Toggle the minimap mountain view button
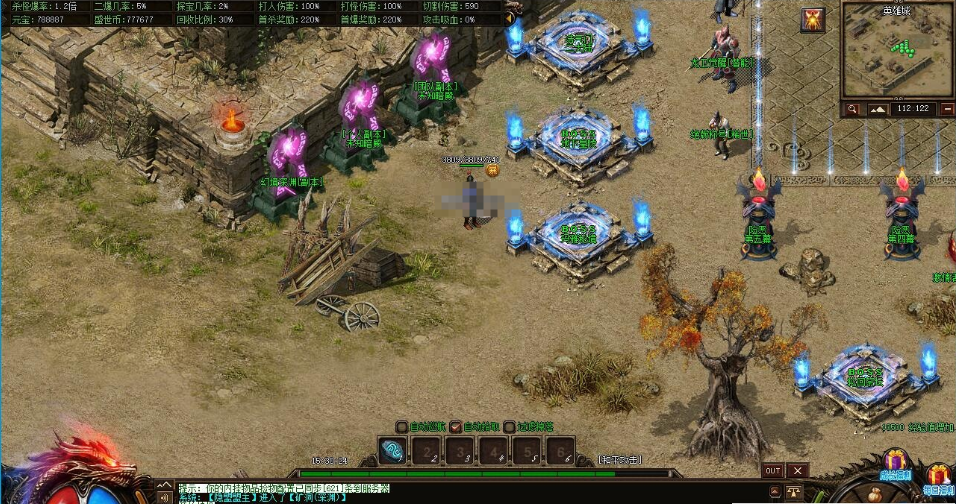The height and width of the screenshot is (504, 956). pos(878,108)
